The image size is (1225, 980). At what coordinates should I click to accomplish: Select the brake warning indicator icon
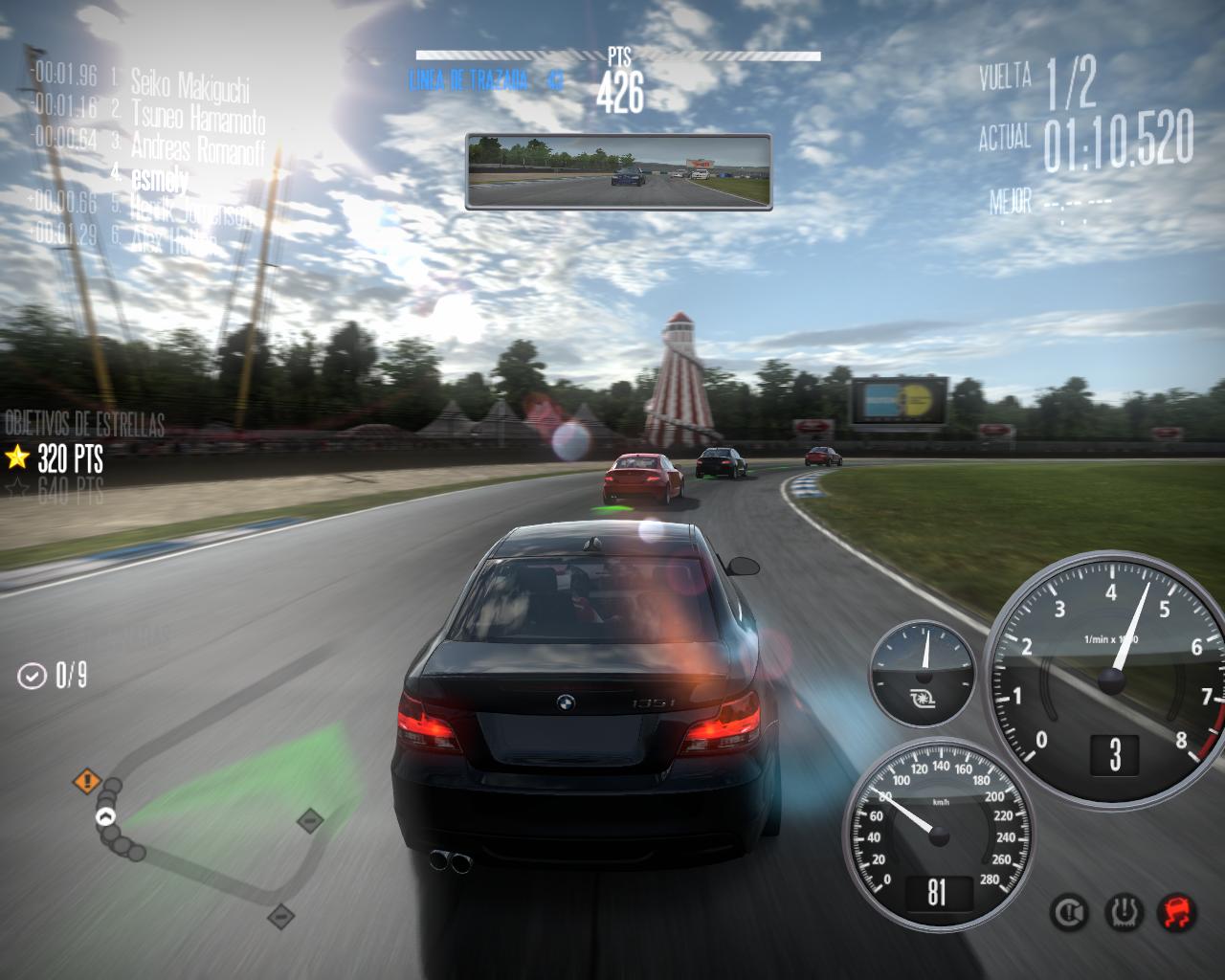pos(1068,911)
